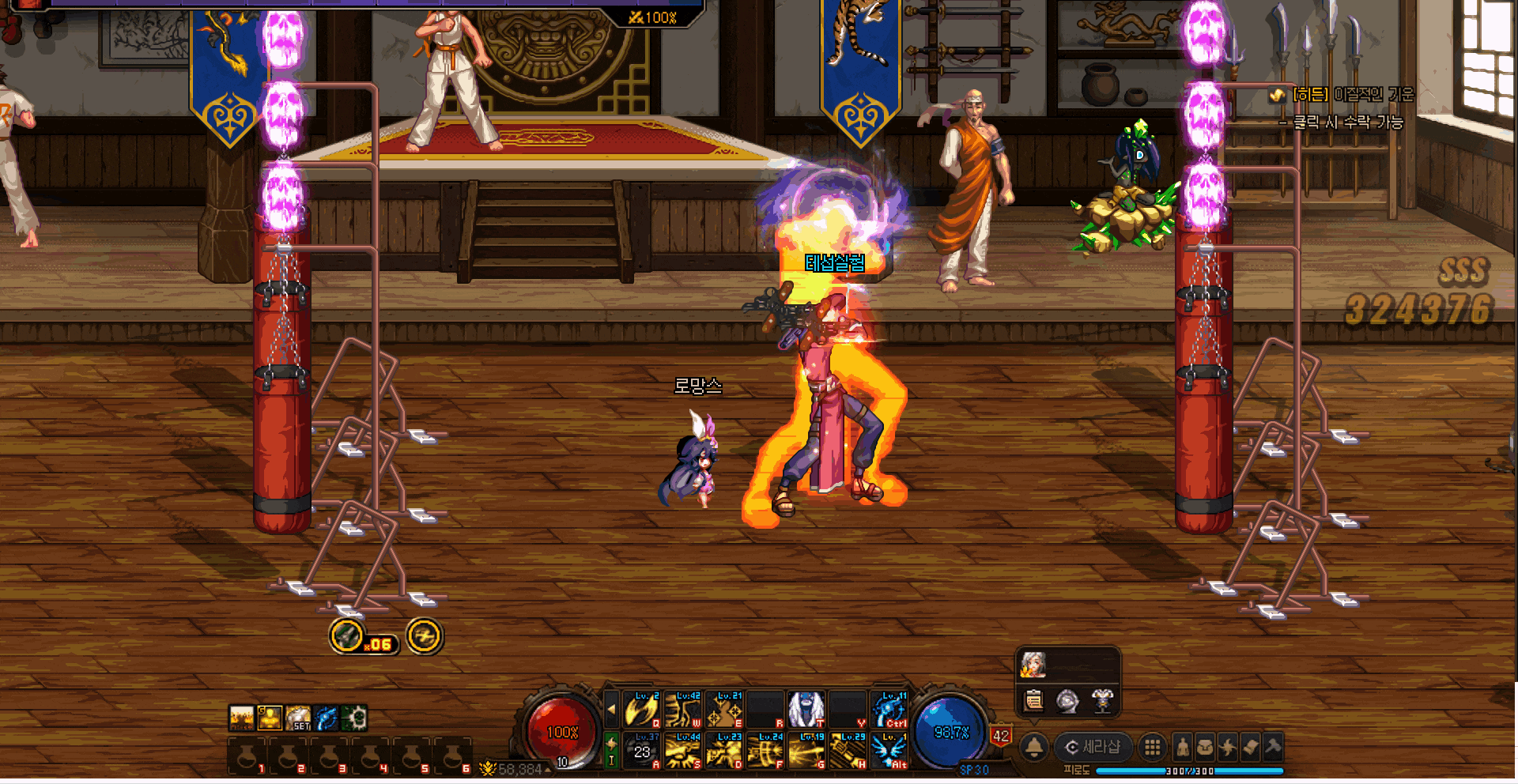Open the character info icon
This screenshot has height=784, width=1518.
point(1183,747)
